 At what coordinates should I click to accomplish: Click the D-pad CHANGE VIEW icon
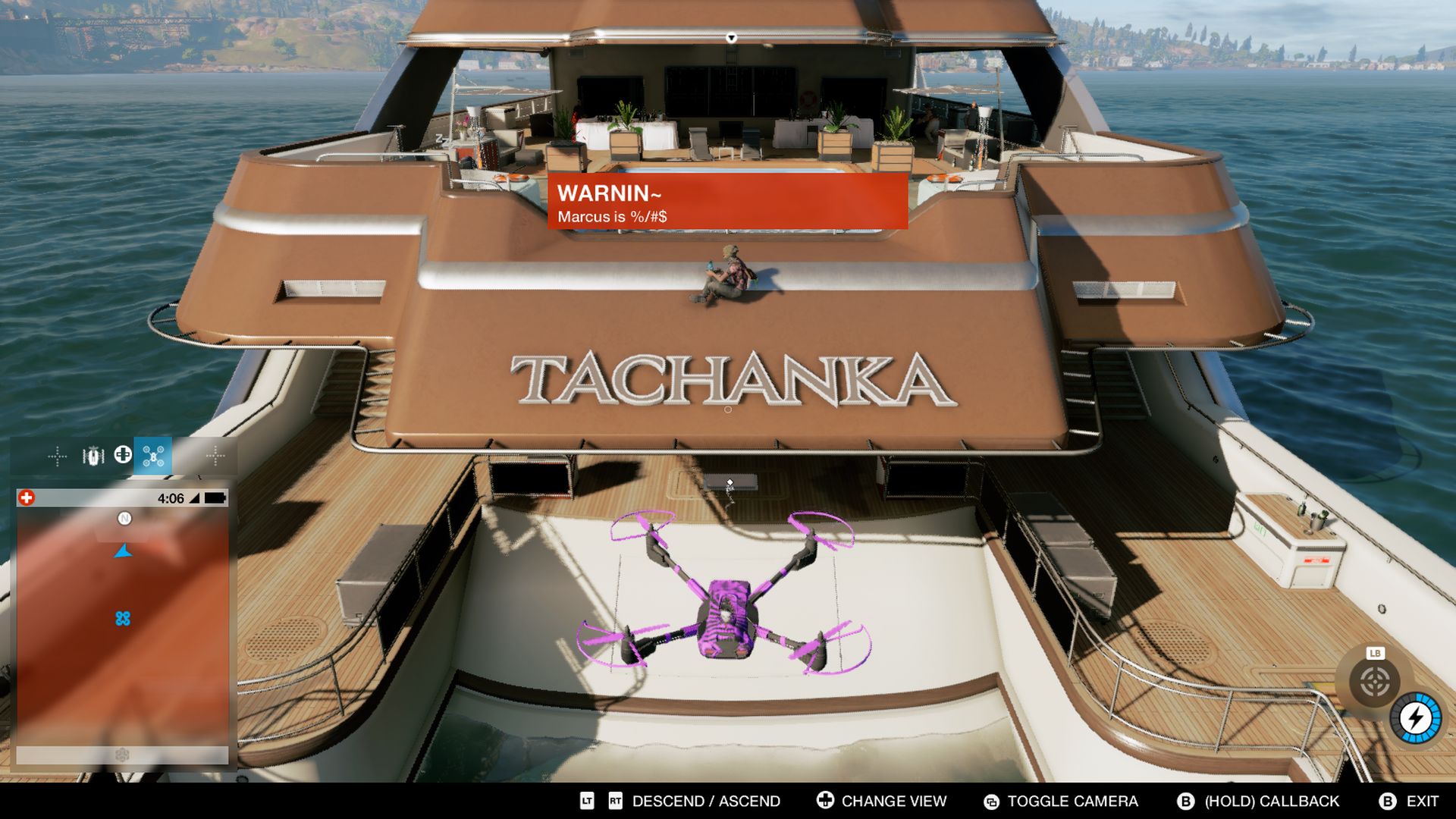[824, 802]
